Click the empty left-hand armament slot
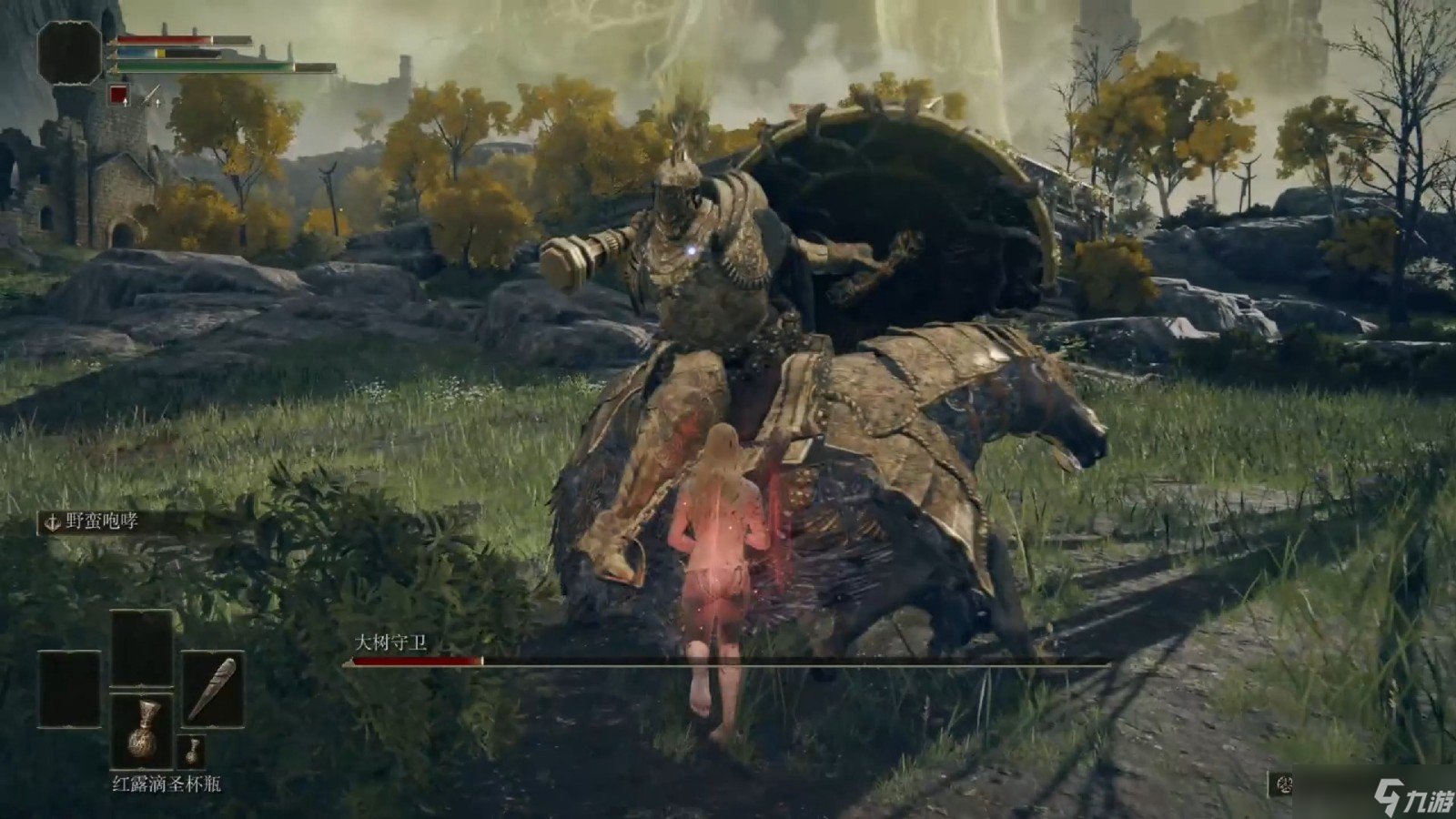 (x=69, y=689)
